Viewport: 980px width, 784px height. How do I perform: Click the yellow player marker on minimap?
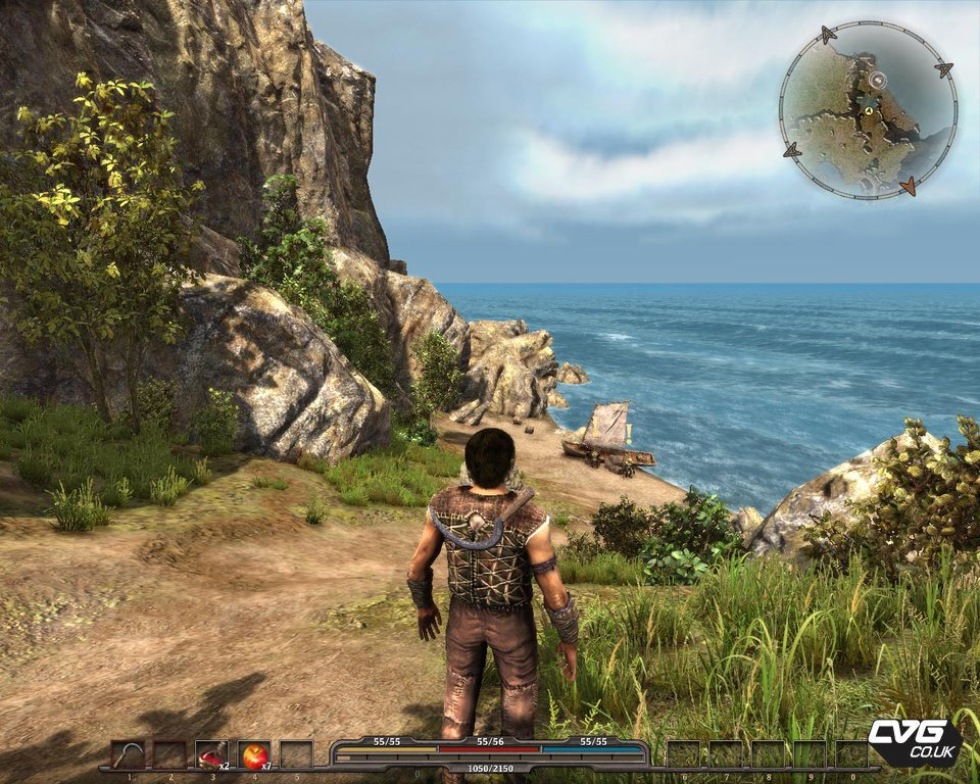pos(869,111)
